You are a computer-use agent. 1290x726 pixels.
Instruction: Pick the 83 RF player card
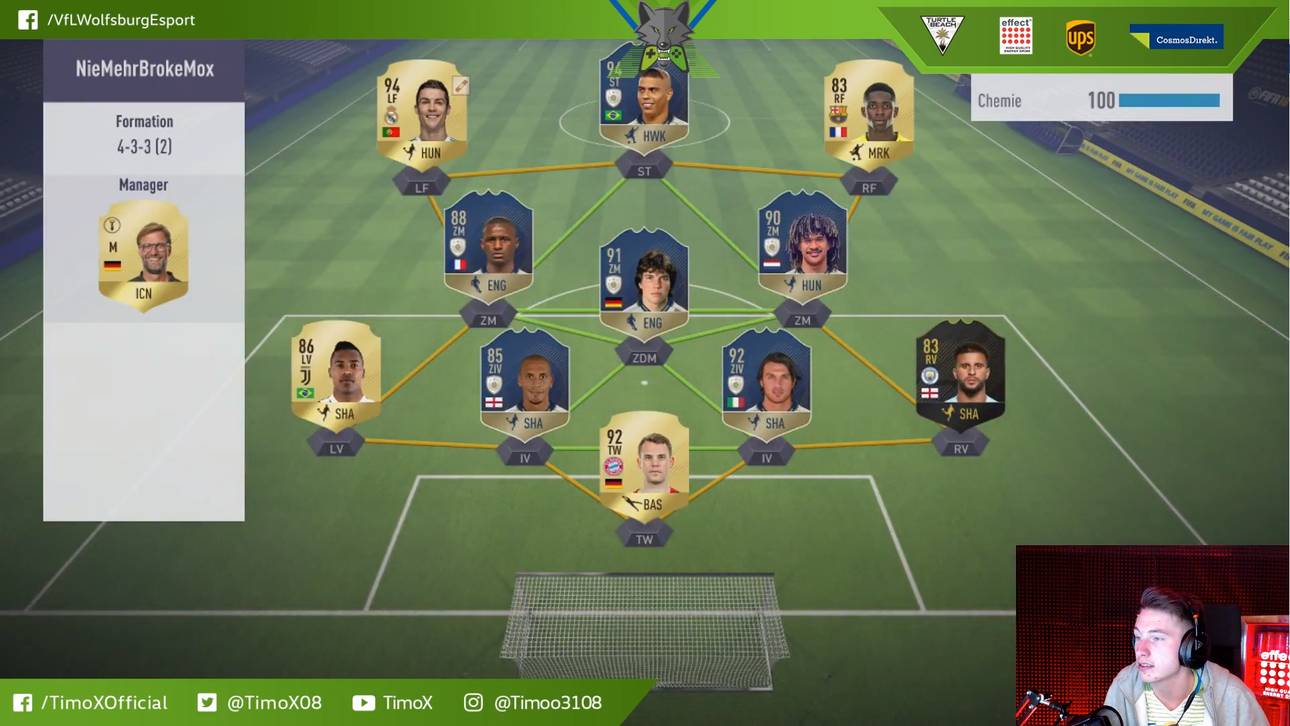click(x=868, y=115)
